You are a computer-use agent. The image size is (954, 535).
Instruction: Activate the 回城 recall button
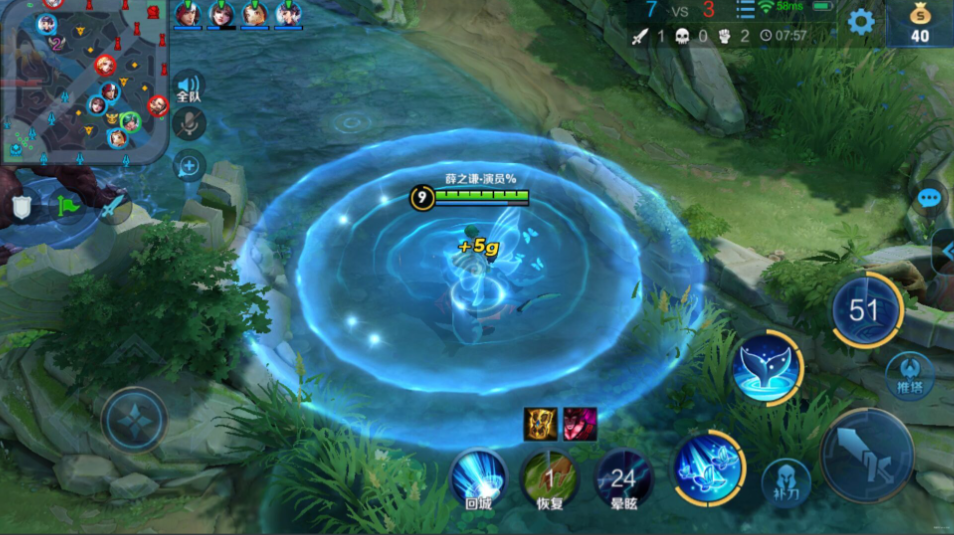pos(478,477)
